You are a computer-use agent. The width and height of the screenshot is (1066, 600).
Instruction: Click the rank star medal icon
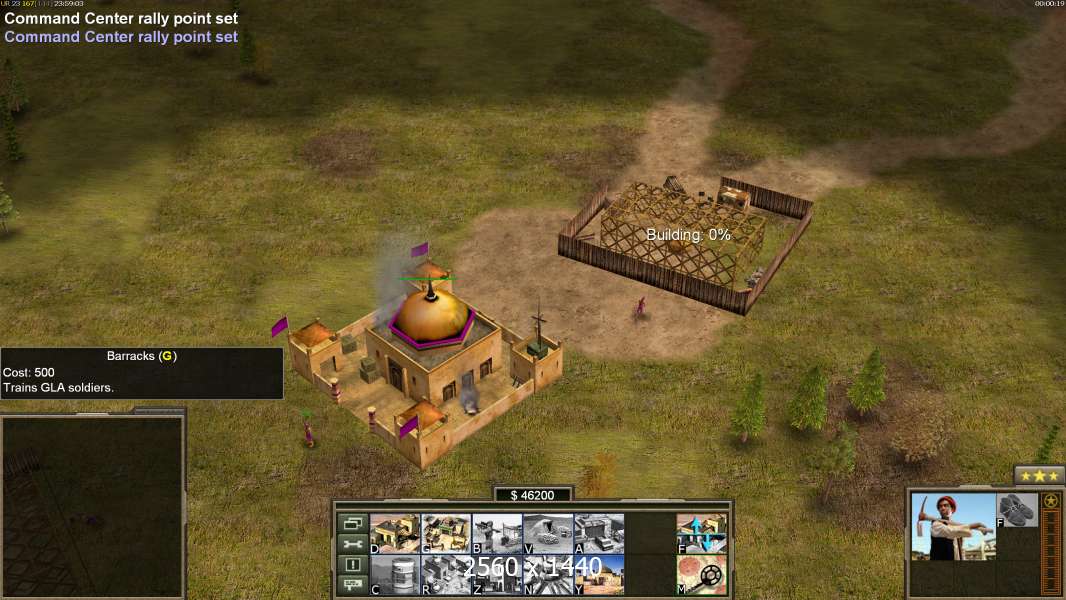tap(1051, 501)
